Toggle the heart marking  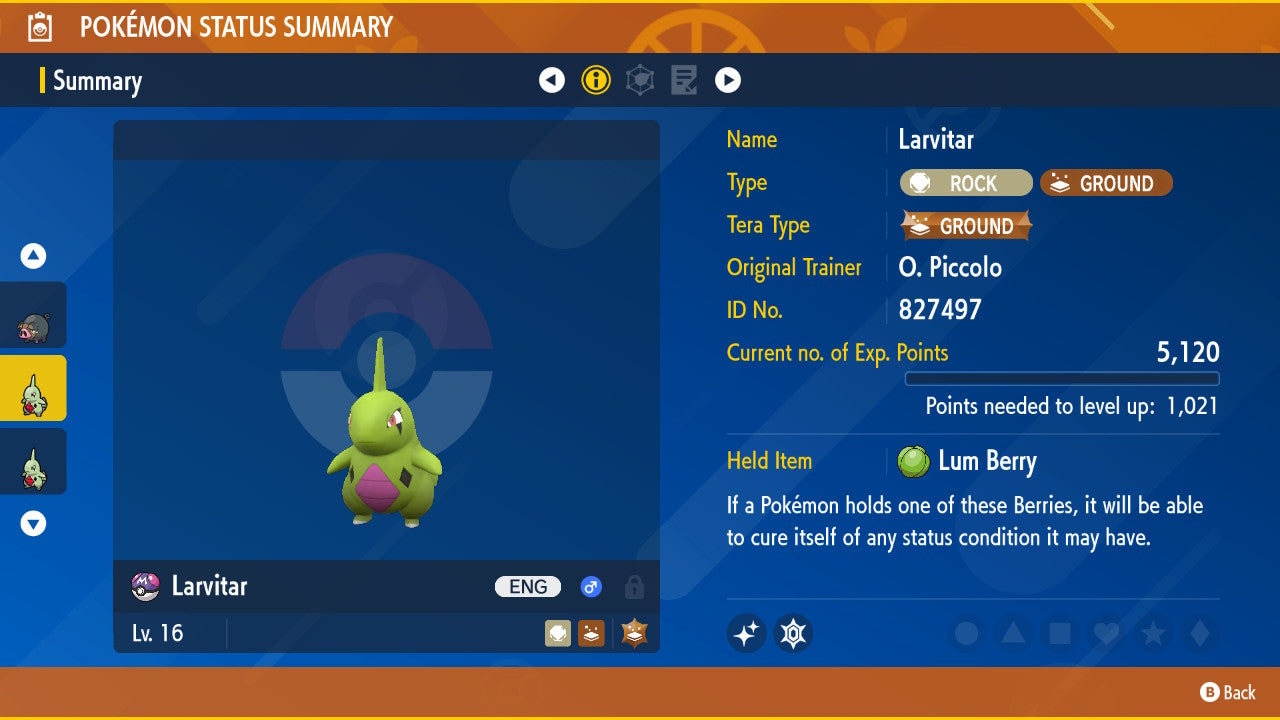(1105, 633)
